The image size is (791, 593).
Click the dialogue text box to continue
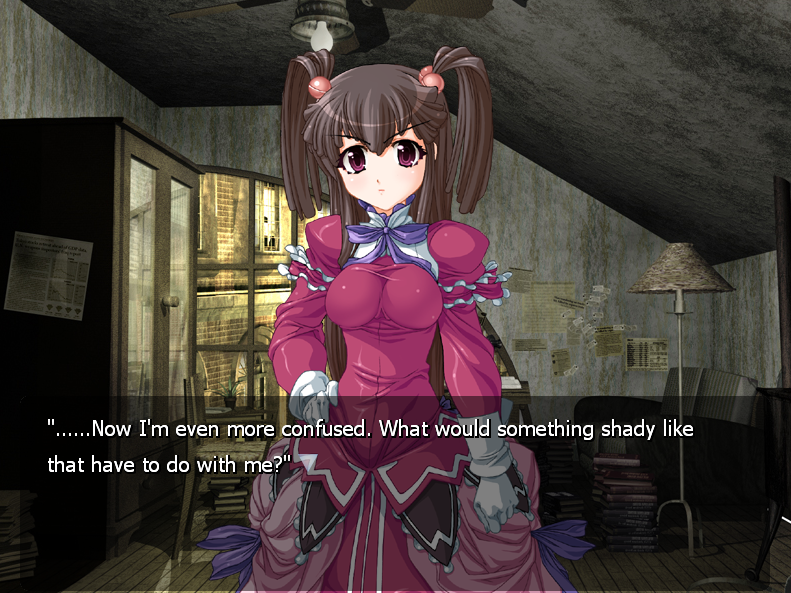pos(395,446)
